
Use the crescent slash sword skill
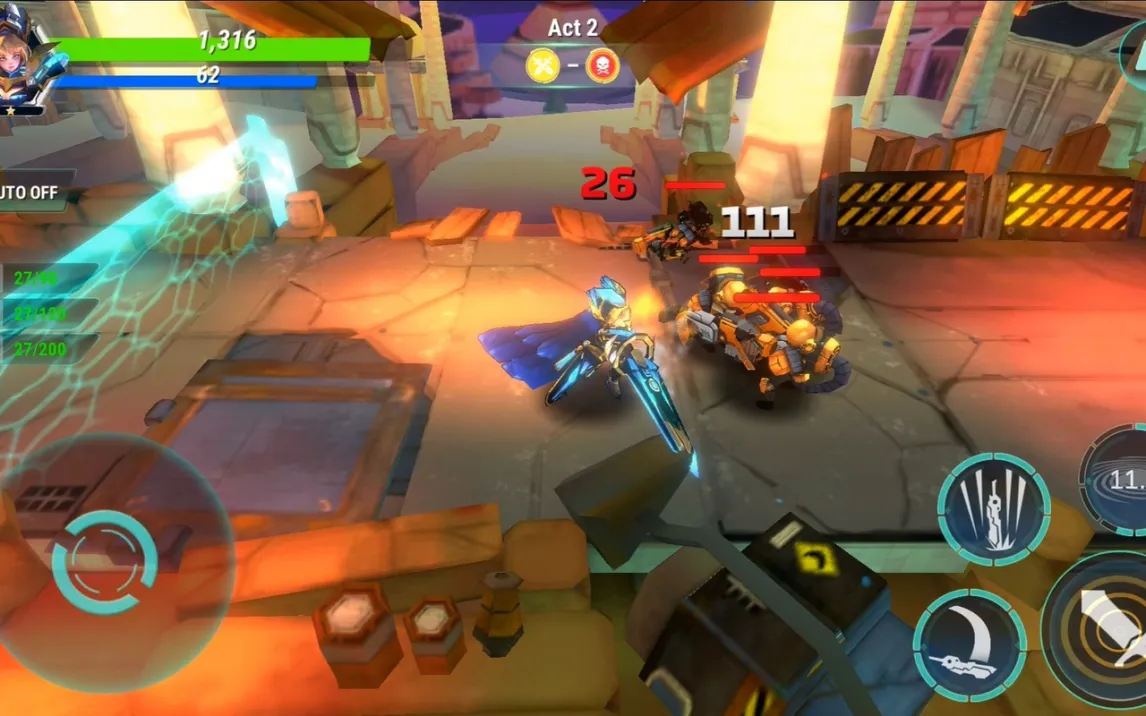(969, 645)
